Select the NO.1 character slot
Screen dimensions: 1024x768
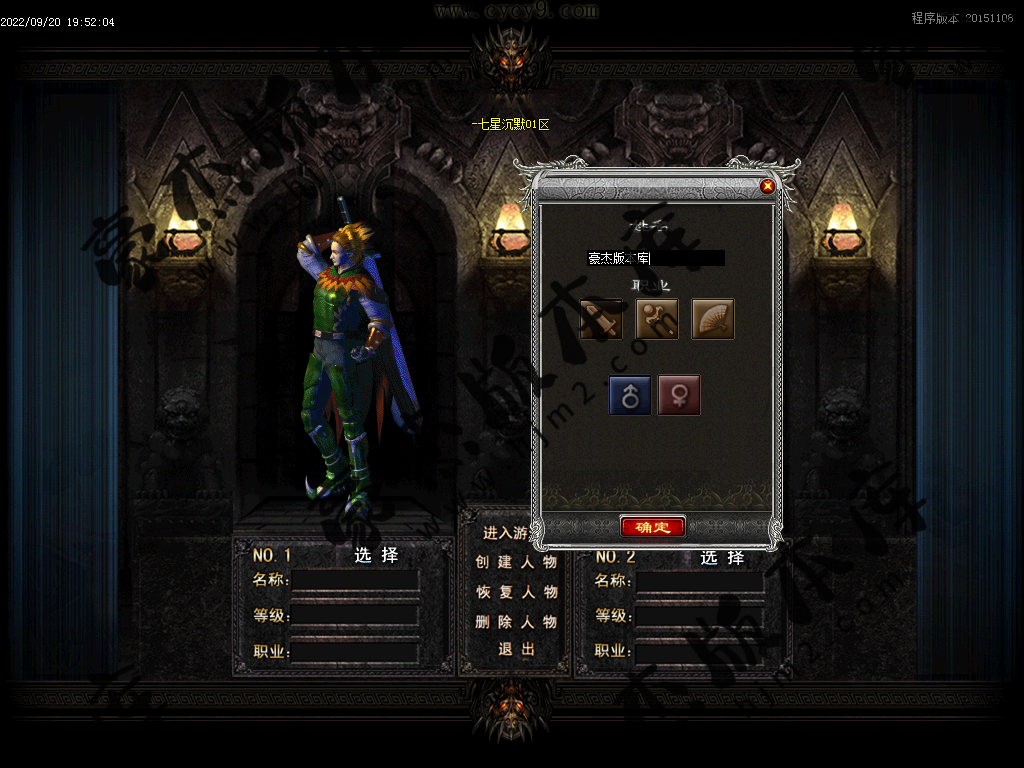[376, 556]
